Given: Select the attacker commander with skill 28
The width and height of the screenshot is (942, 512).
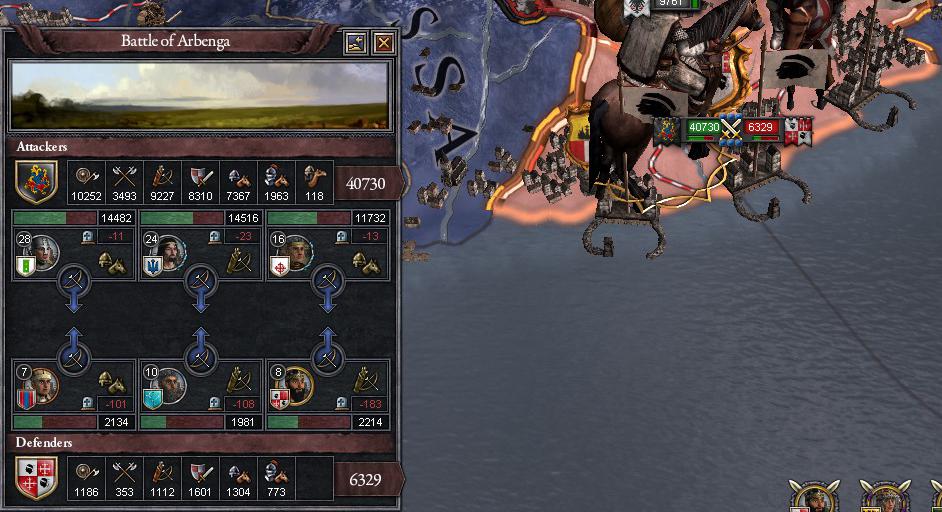Looking at the screenshot, I should tap(43, 252).
